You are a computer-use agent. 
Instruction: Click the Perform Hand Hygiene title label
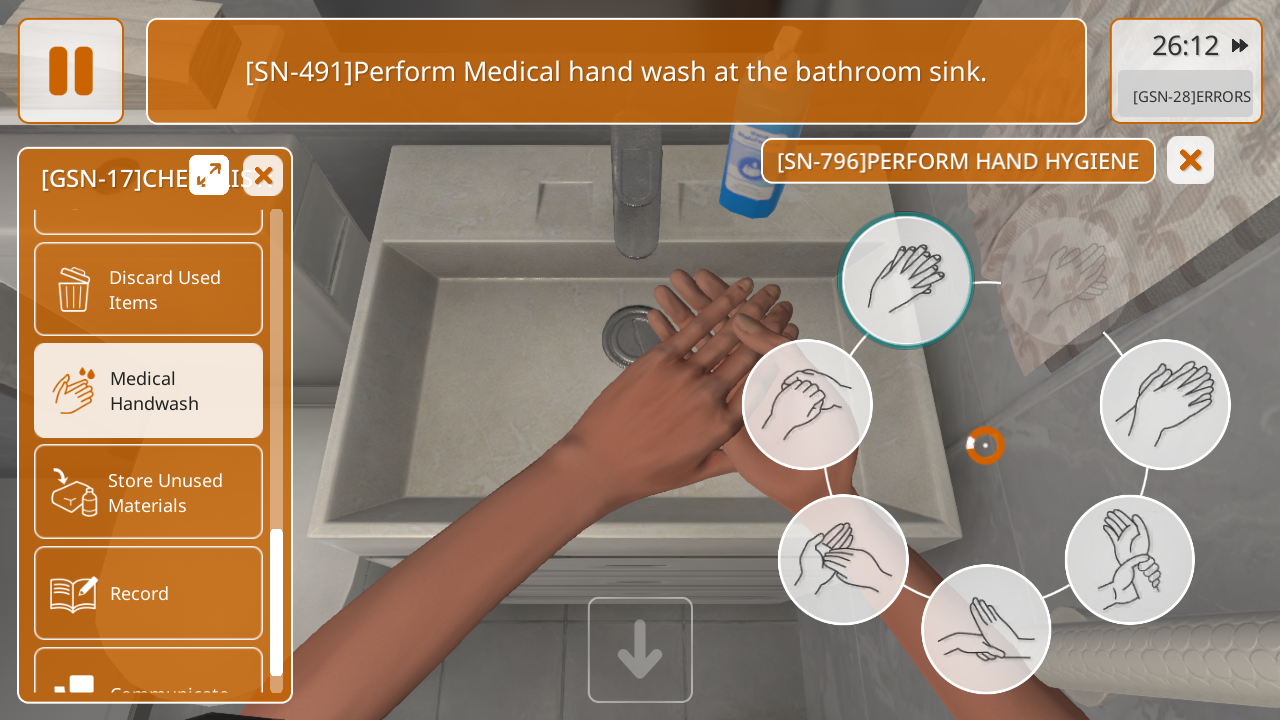pyautogui.click(x=958, y=161)
